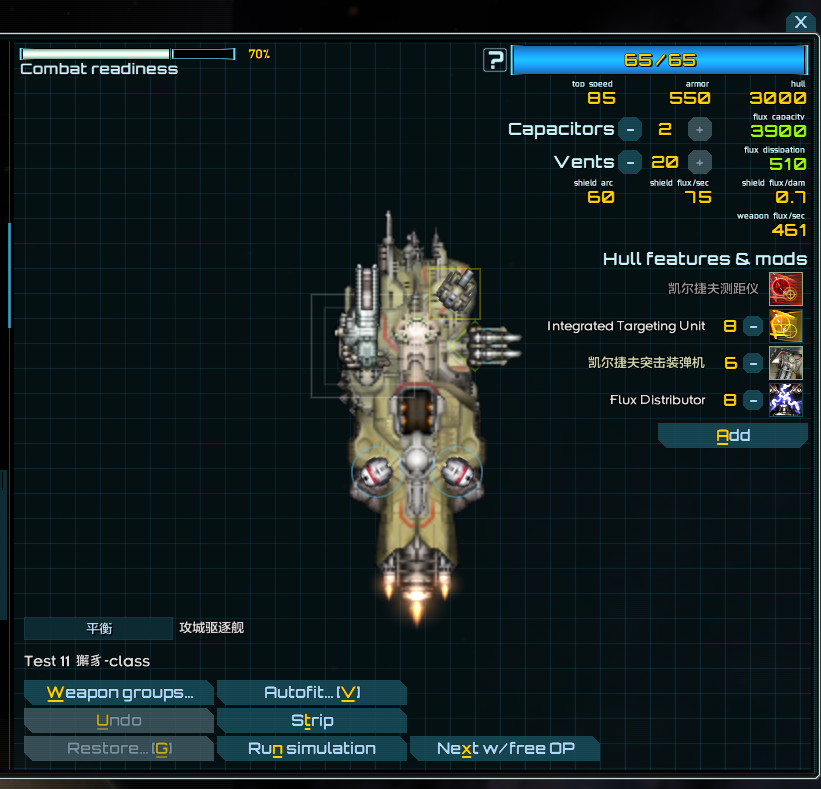821x789 pixels.
Task: Decrease Vents with the minus button
Action: (x=629, y=162)
